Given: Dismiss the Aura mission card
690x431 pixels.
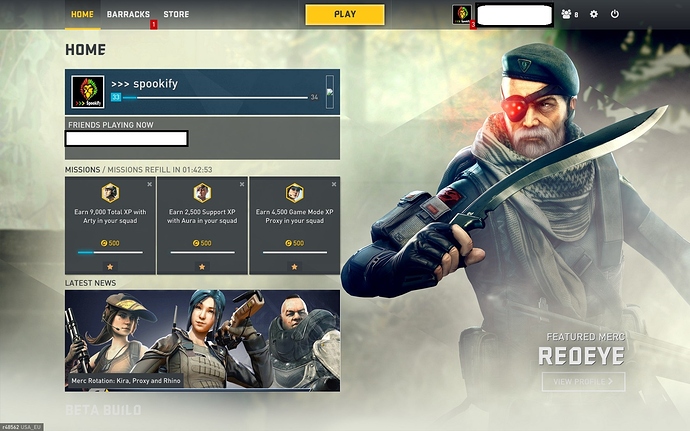Looking at the screenshot, I should tap(242, 185).
